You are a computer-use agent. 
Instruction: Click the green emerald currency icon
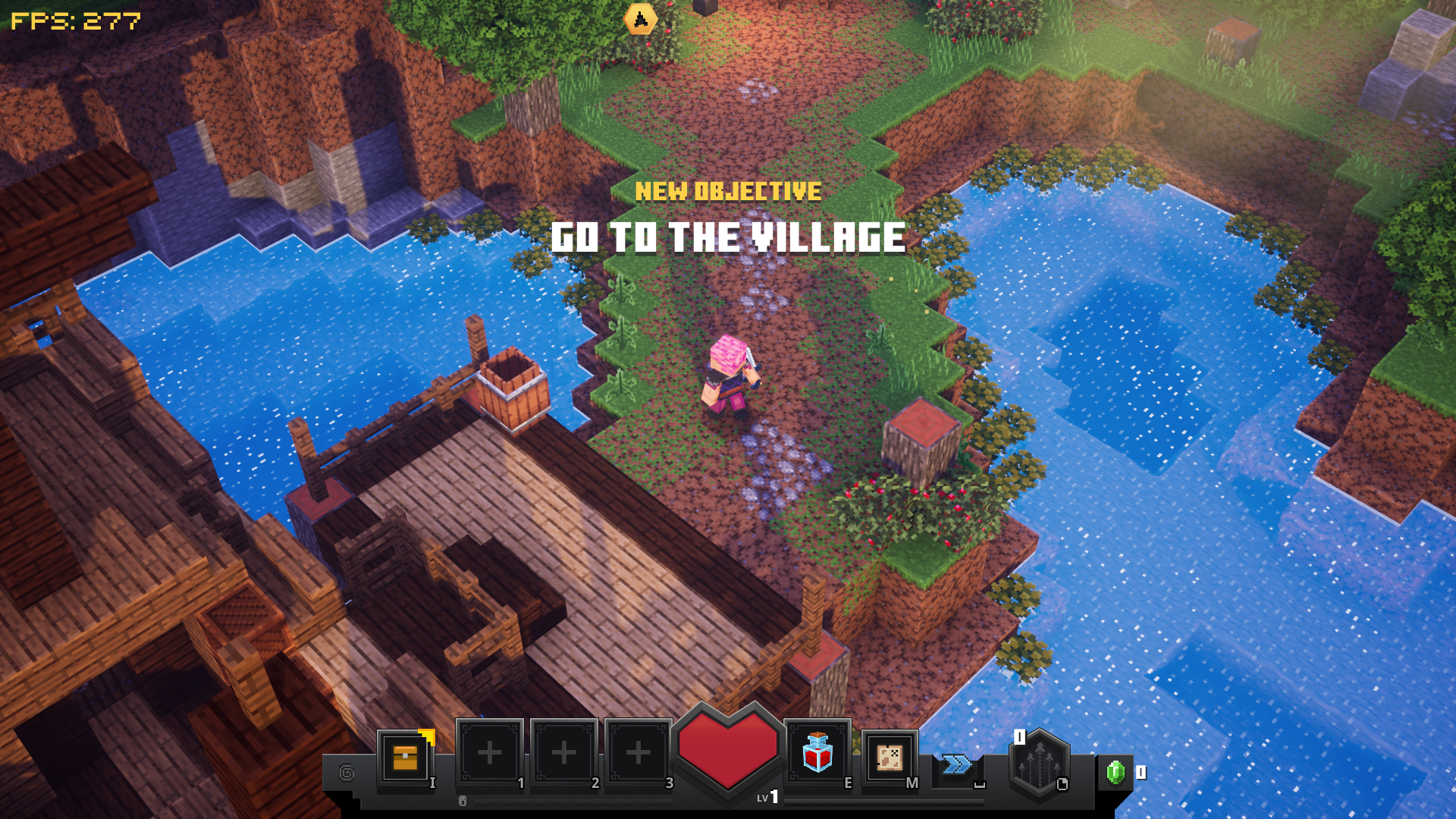coord(1115,772)
